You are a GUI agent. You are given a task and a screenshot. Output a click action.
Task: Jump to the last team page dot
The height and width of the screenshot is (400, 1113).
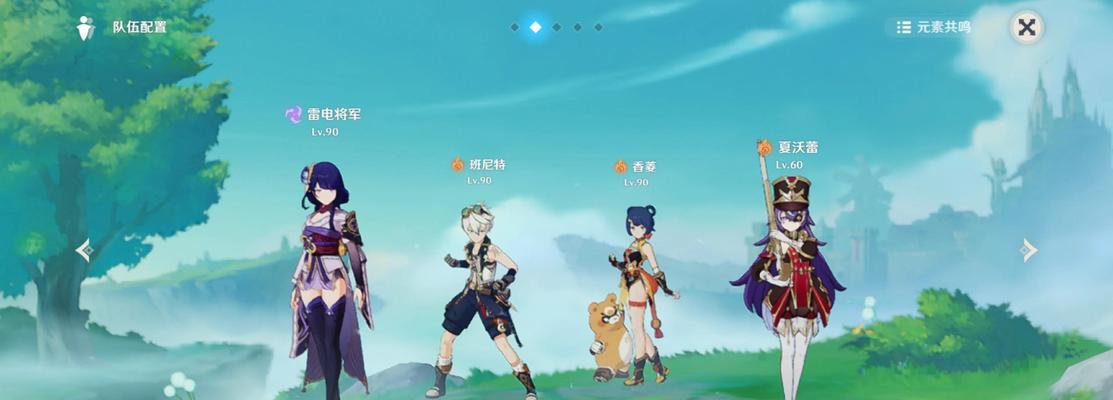[598, 28]
